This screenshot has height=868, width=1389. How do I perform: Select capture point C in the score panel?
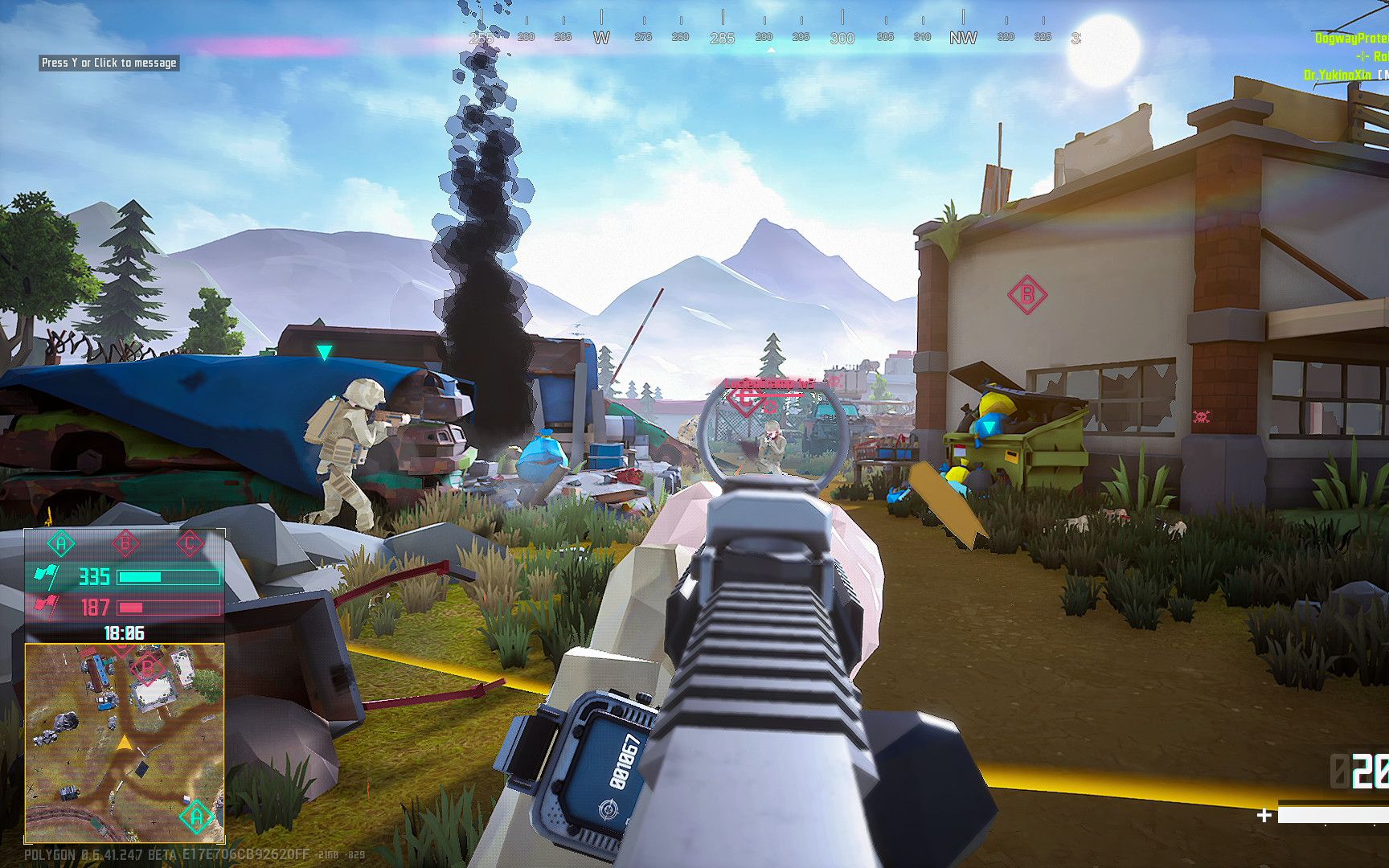190,544
